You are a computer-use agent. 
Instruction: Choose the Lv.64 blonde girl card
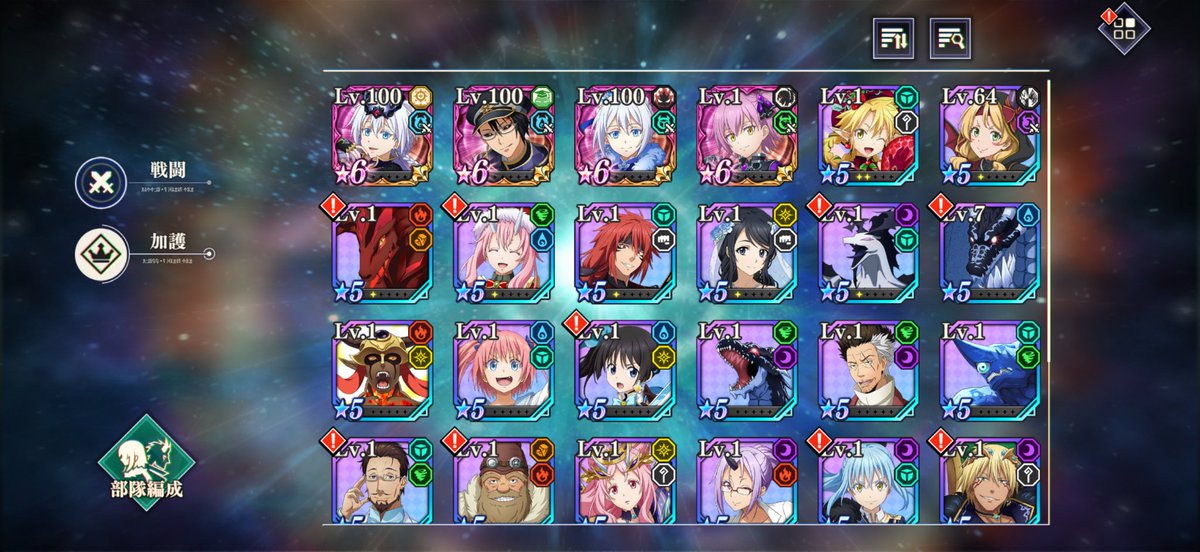pos(990,135)
